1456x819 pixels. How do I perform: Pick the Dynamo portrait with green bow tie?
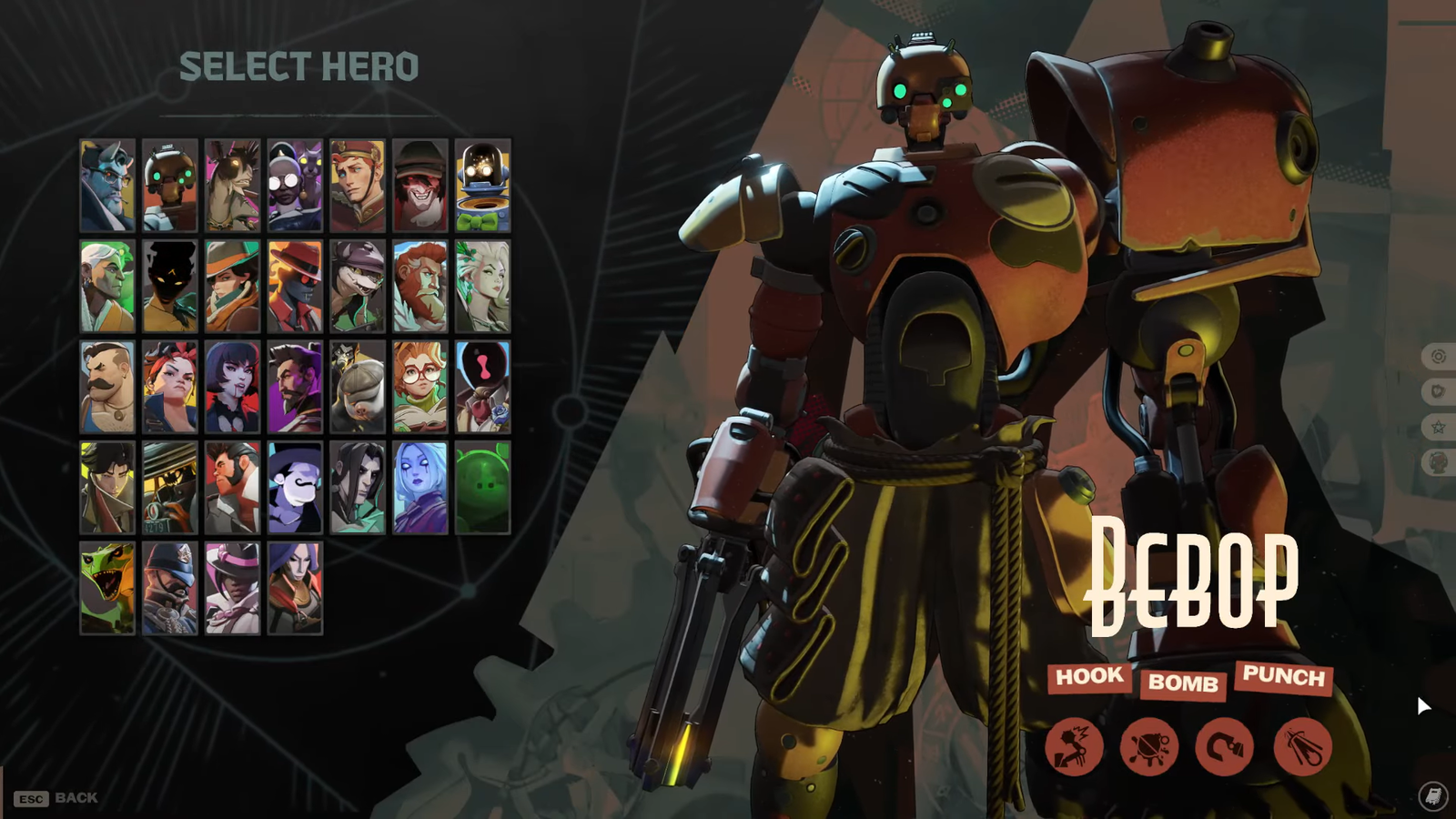(482, 186)
